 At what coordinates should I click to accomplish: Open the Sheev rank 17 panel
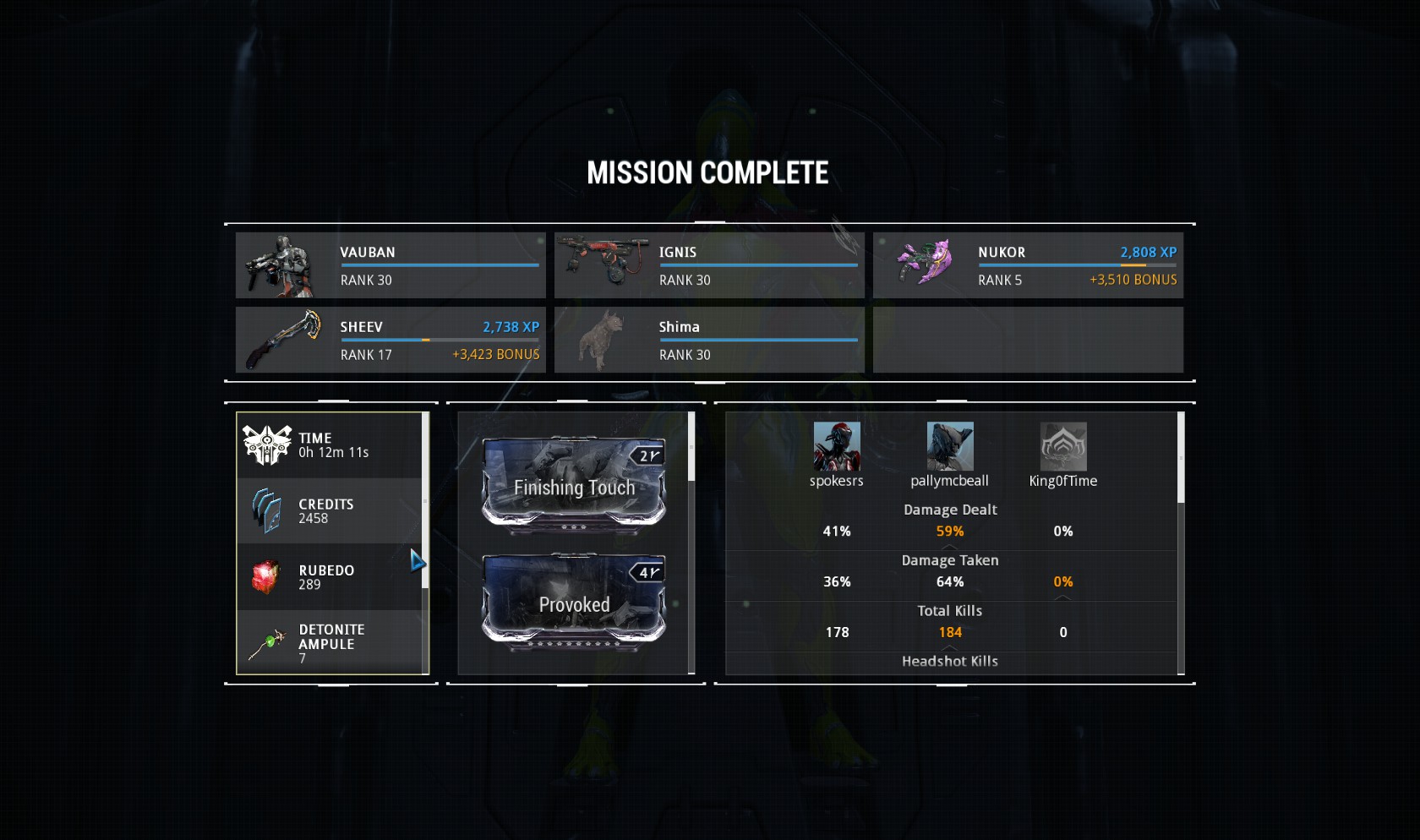click(390, 340)
